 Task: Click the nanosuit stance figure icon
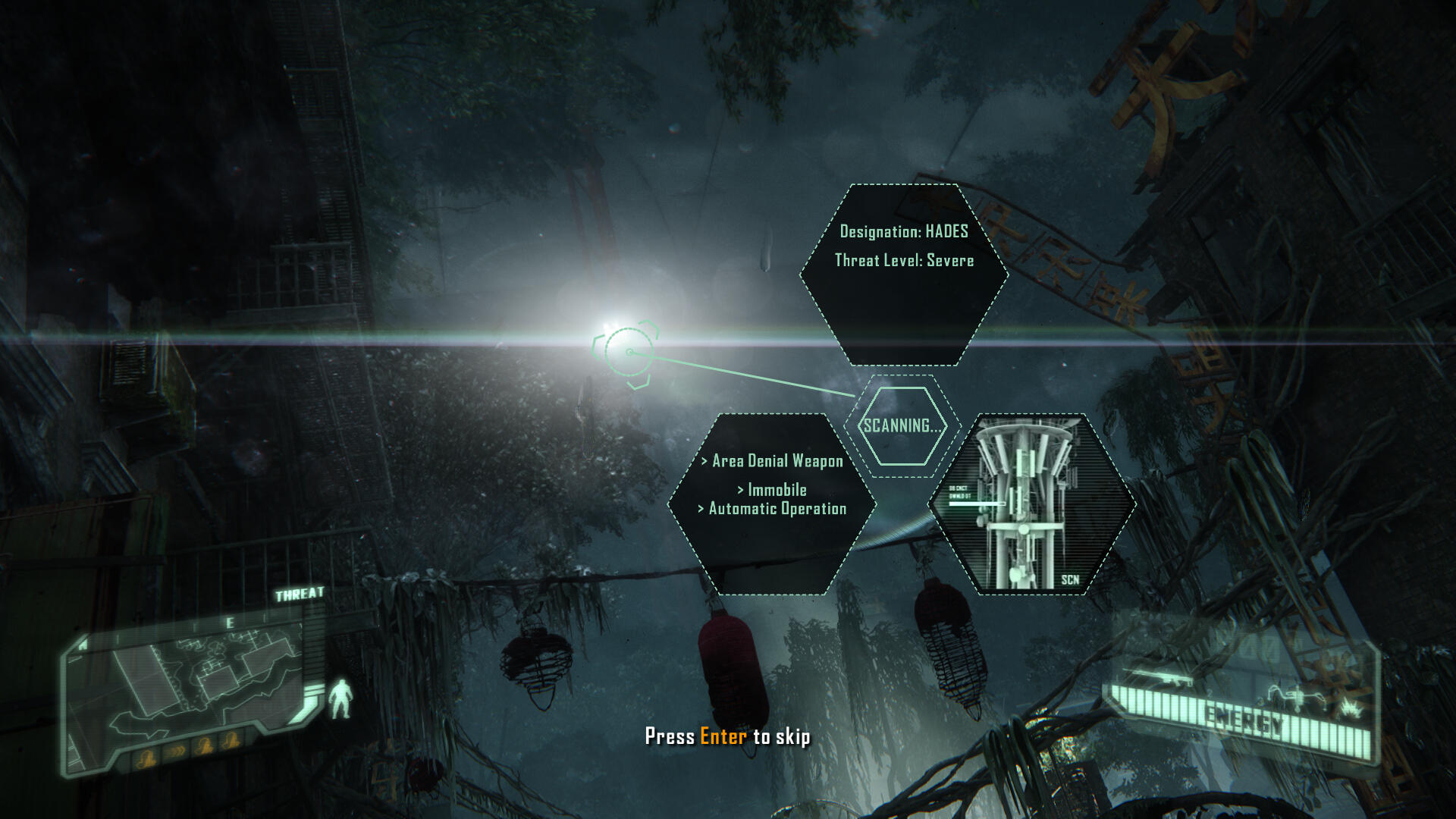(340, 698)
